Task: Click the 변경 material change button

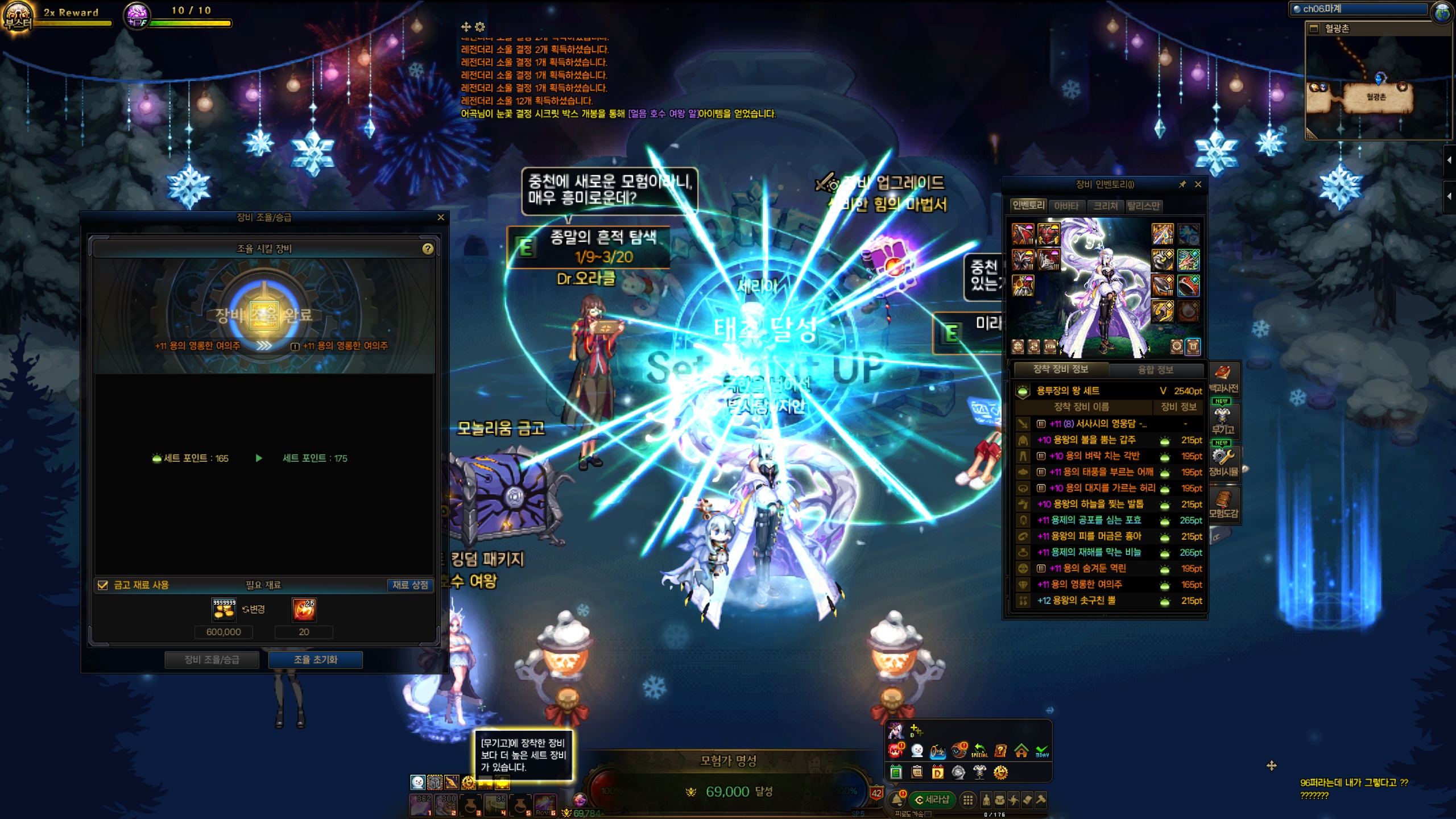Action: pos(254,609)
